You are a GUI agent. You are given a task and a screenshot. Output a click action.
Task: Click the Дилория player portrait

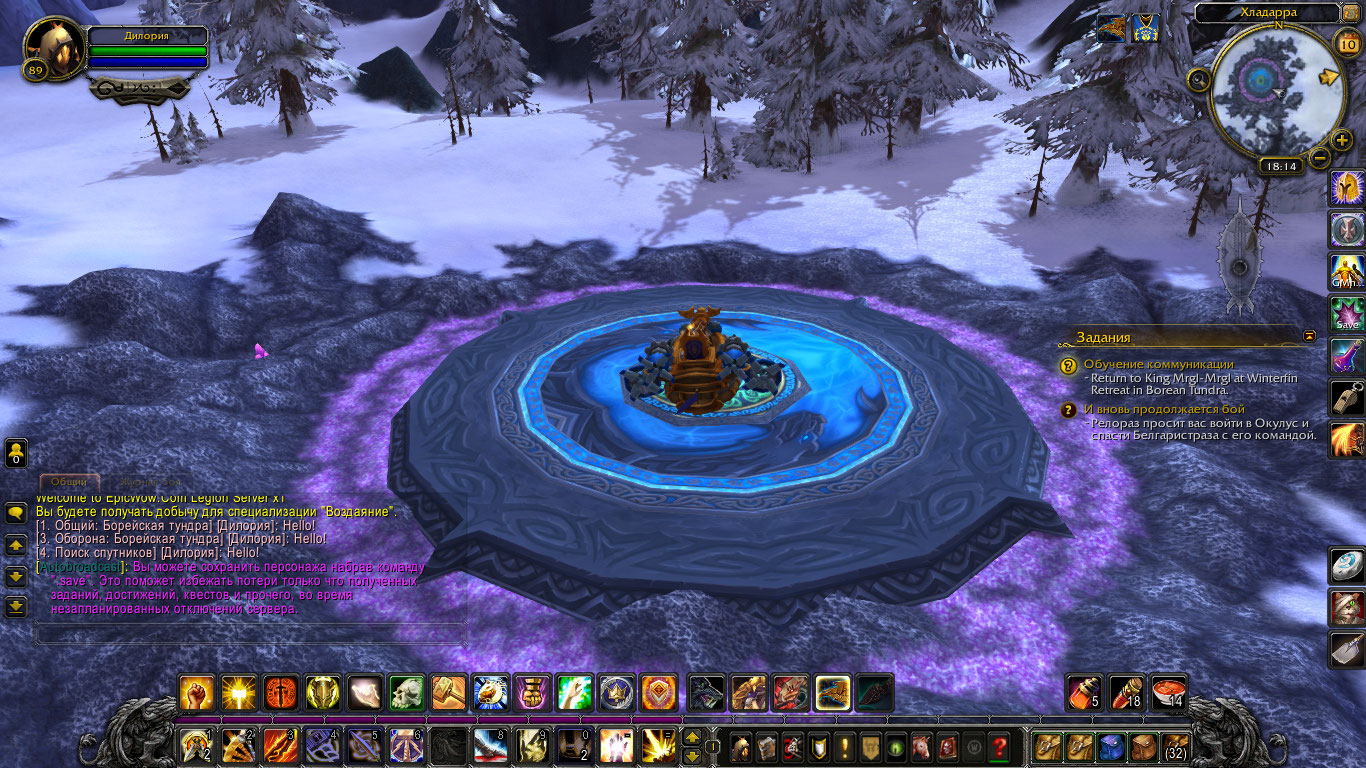click(54, 47)
